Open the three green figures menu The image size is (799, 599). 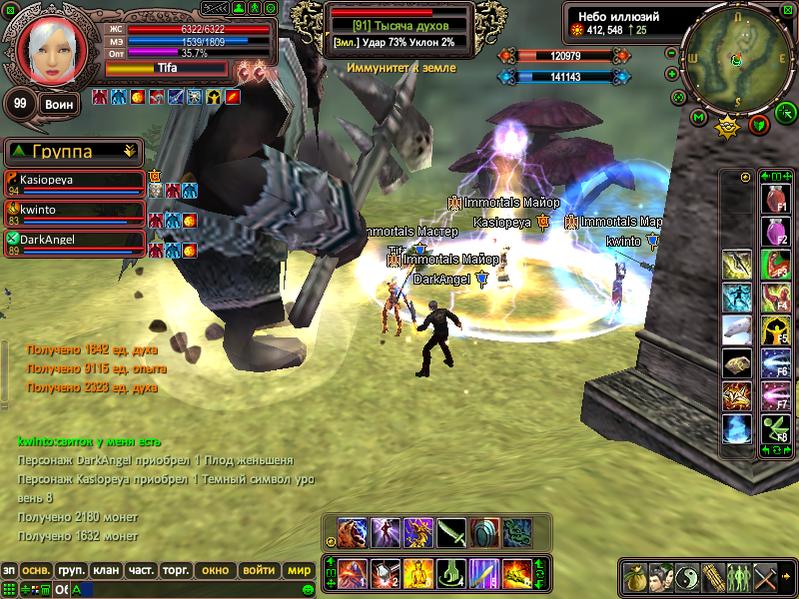click(740, 579)
